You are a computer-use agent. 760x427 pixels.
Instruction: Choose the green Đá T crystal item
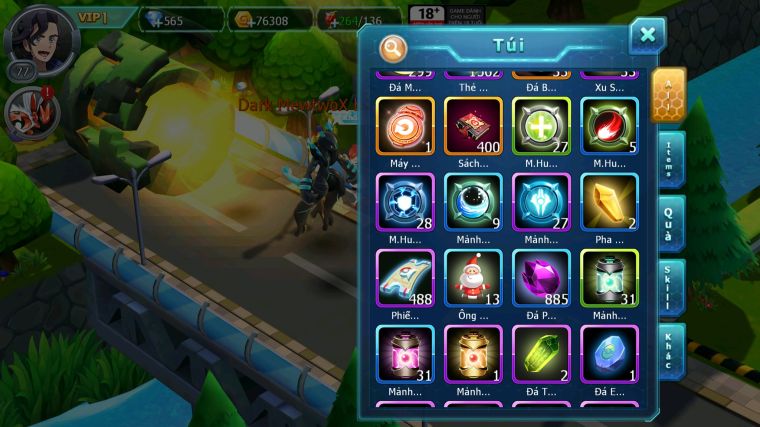tap(541, 353)
